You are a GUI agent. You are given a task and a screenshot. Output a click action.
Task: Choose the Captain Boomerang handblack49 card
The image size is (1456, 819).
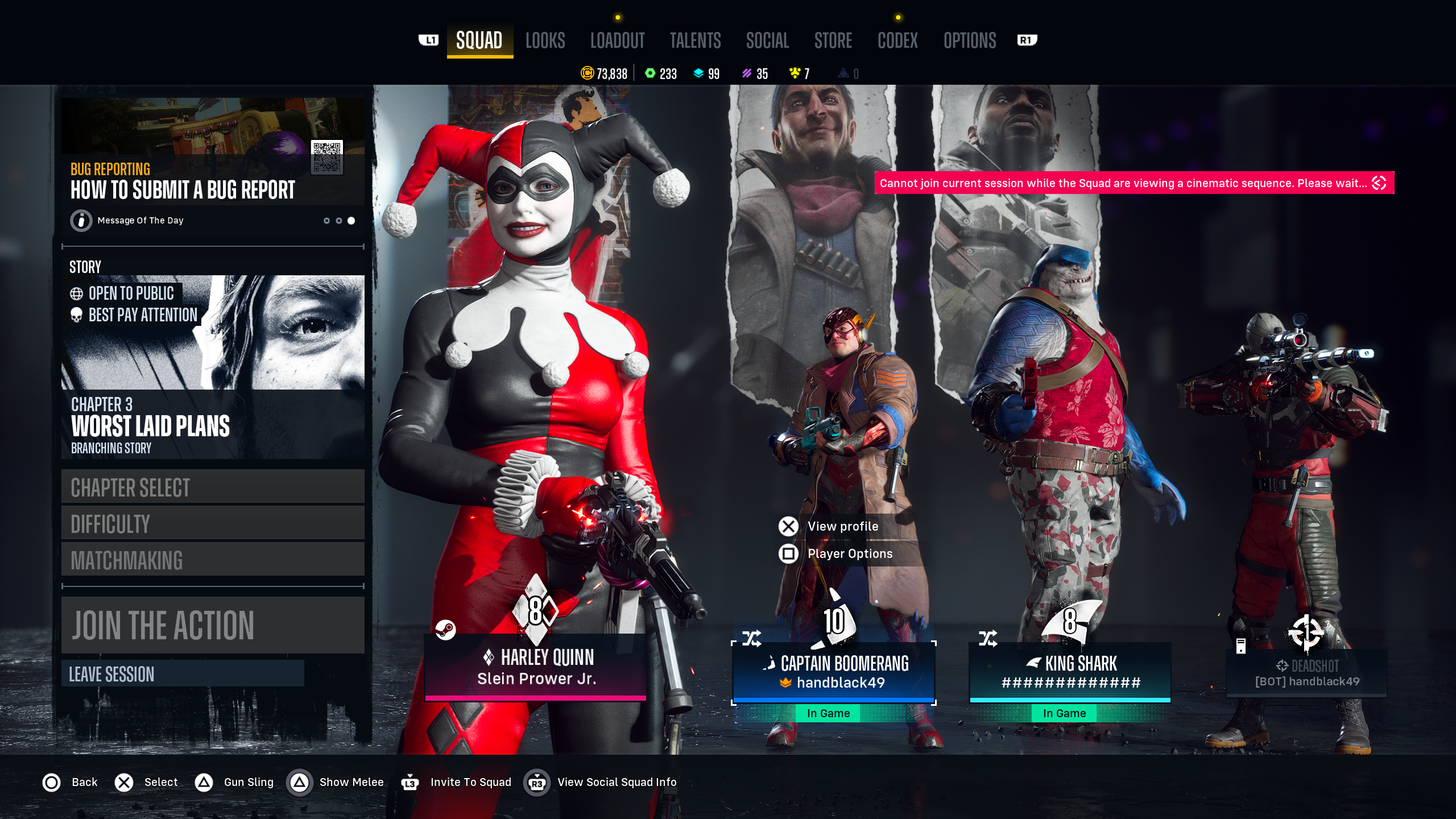833,672
